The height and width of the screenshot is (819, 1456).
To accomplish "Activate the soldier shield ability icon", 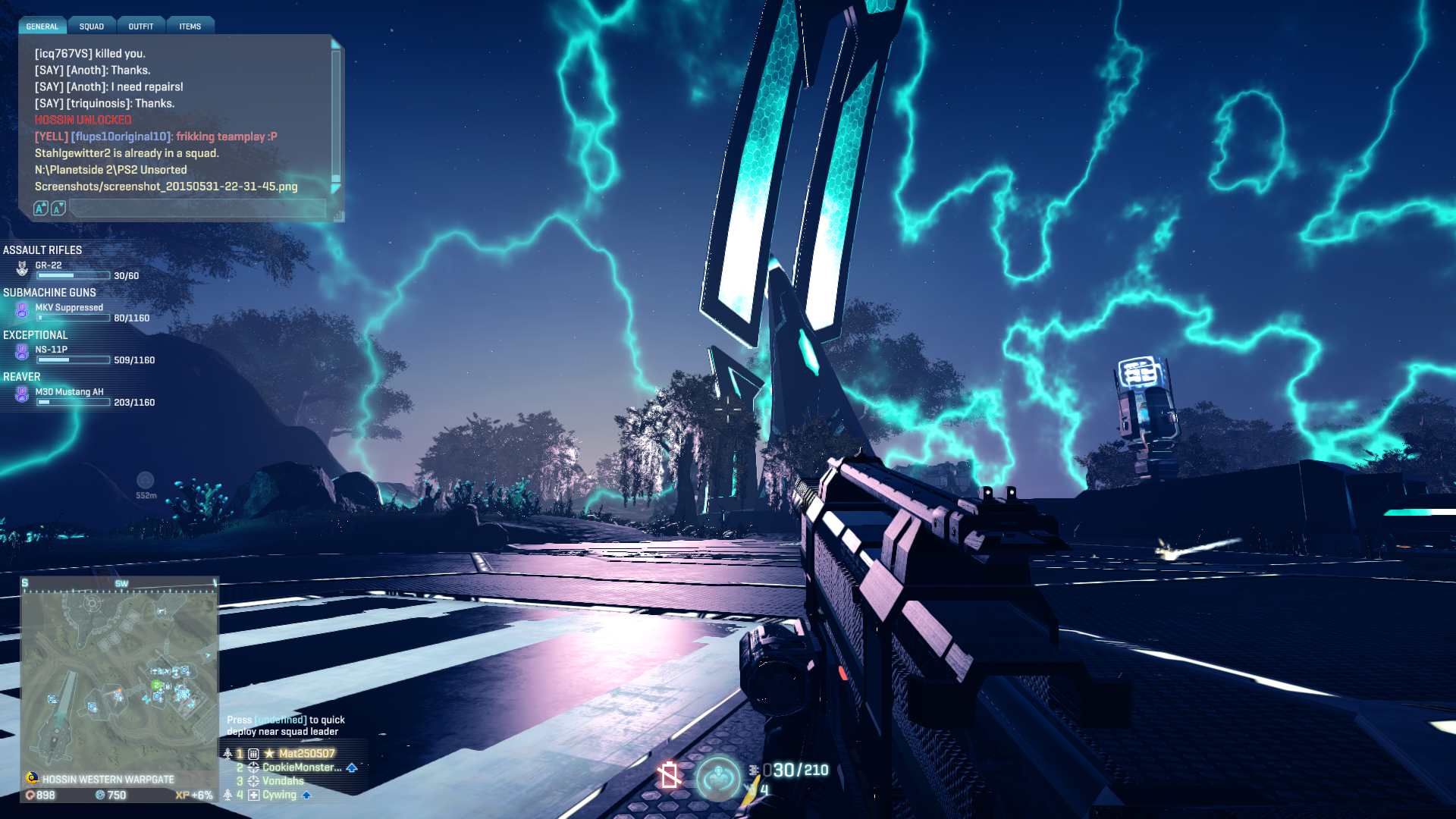I will click(717, 778).
